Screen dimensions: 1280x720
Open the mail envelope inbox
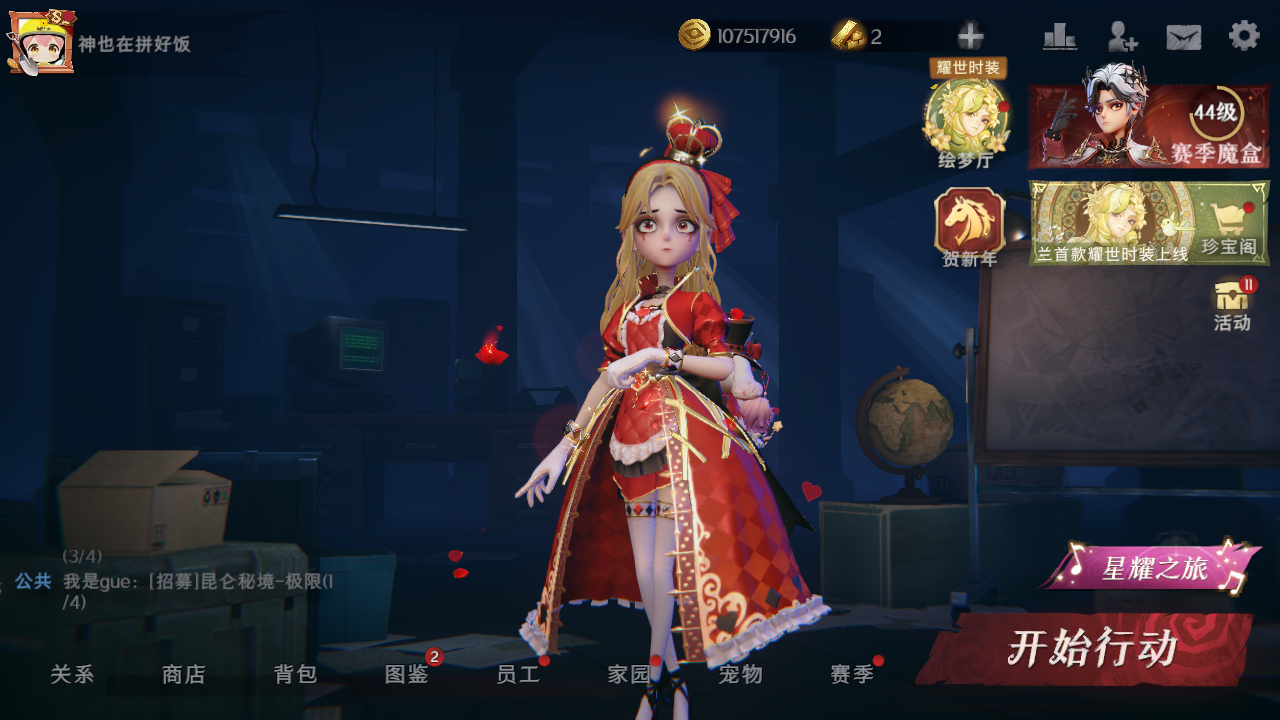coord(1183,37)
